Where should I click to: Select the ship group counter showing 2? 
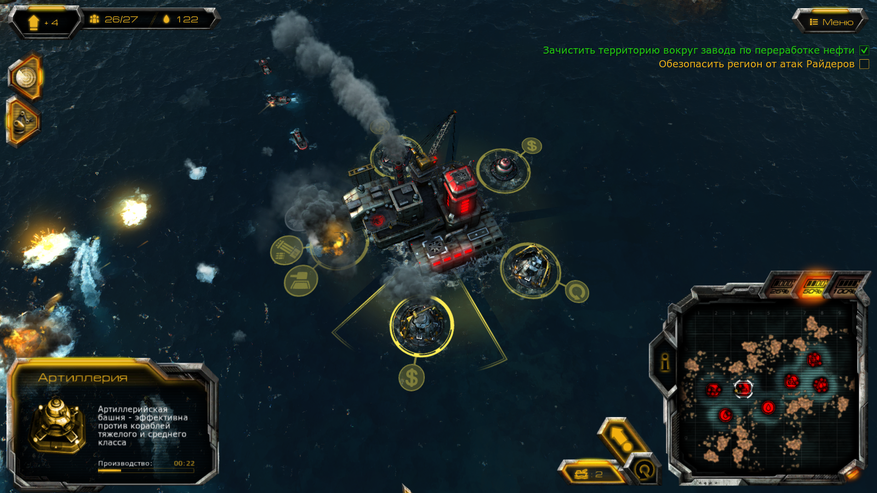586,473
